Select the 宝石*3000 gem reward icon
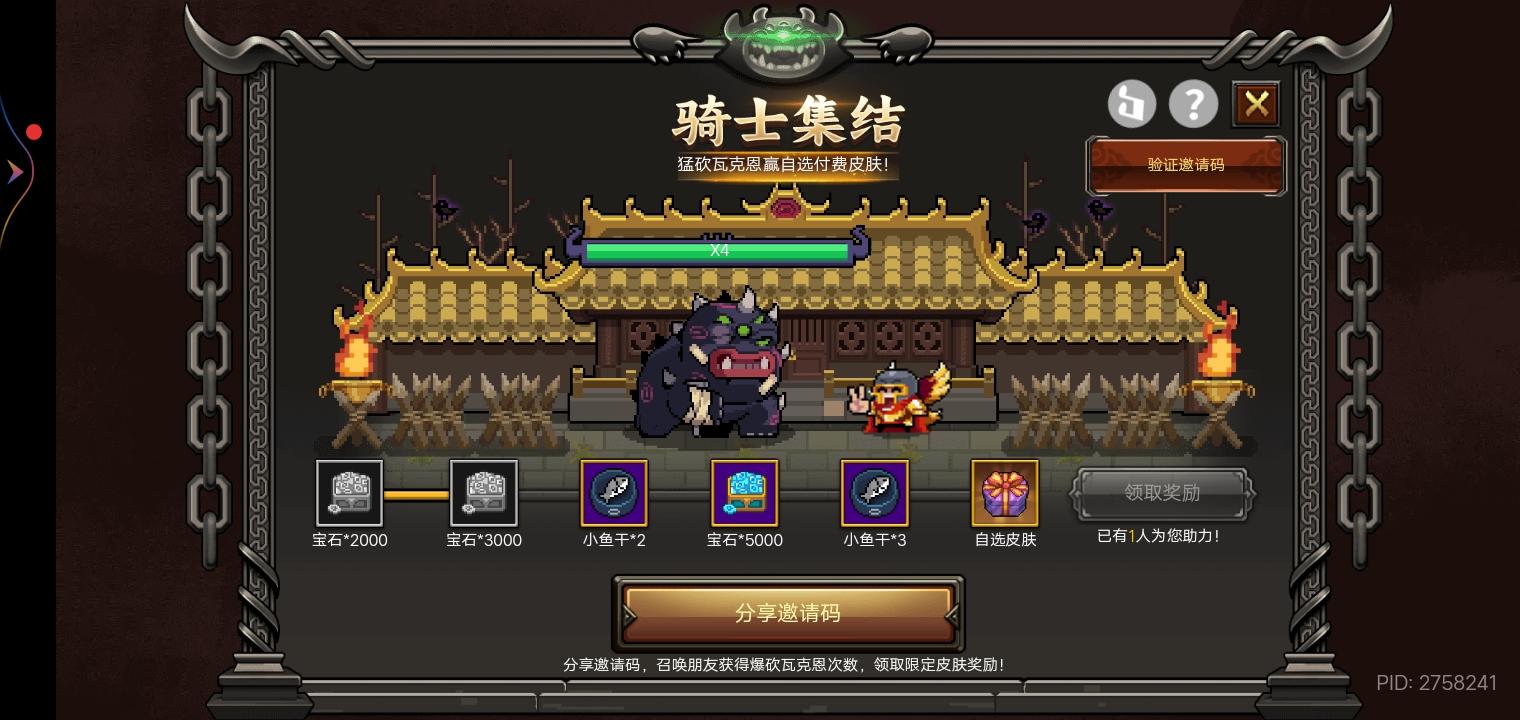The width and height of the screenshot is (1520, 720). (484, 493)
